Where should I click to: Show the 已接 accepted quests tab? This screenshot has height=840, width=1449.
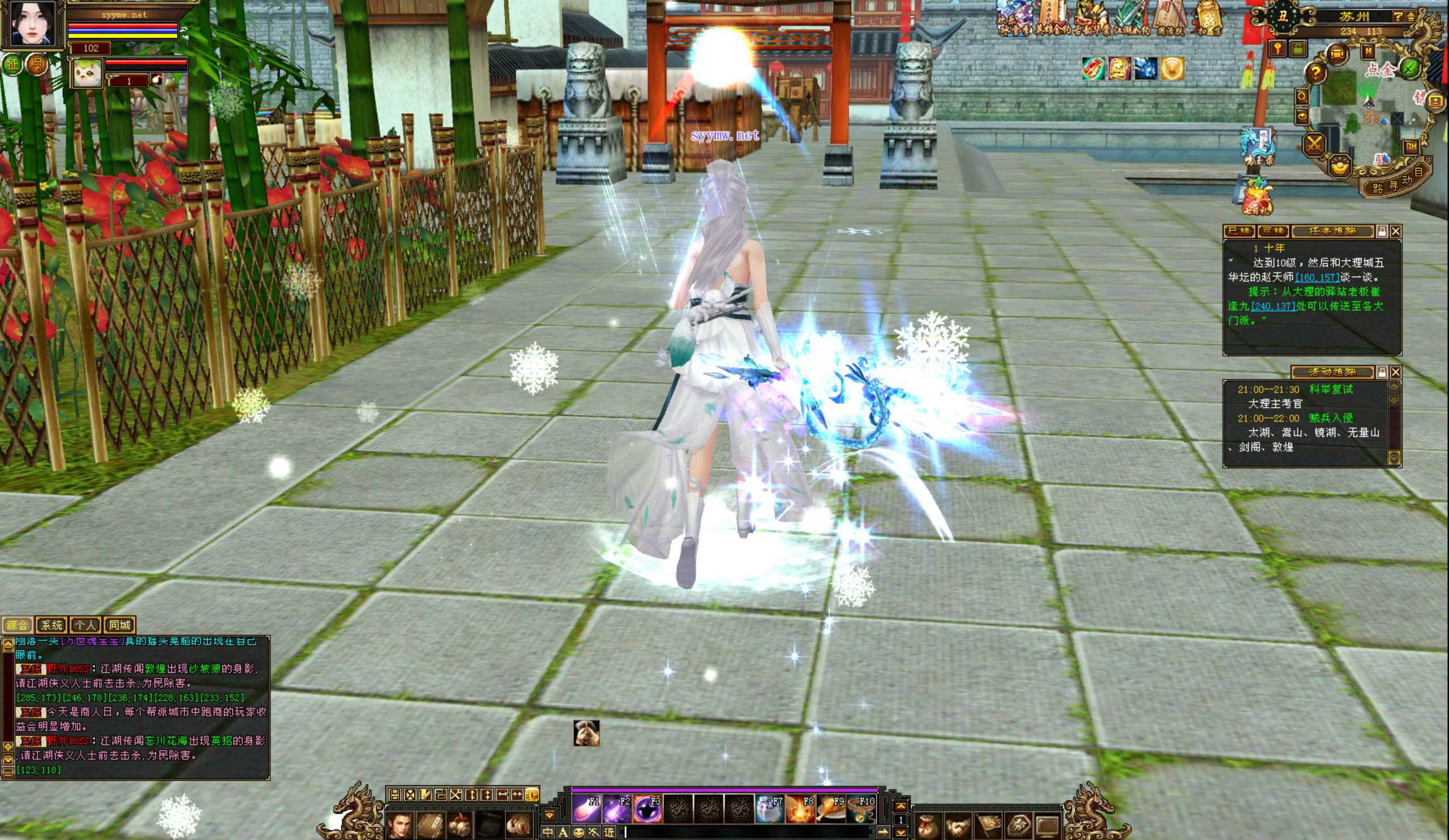(x=1239, y=231)
